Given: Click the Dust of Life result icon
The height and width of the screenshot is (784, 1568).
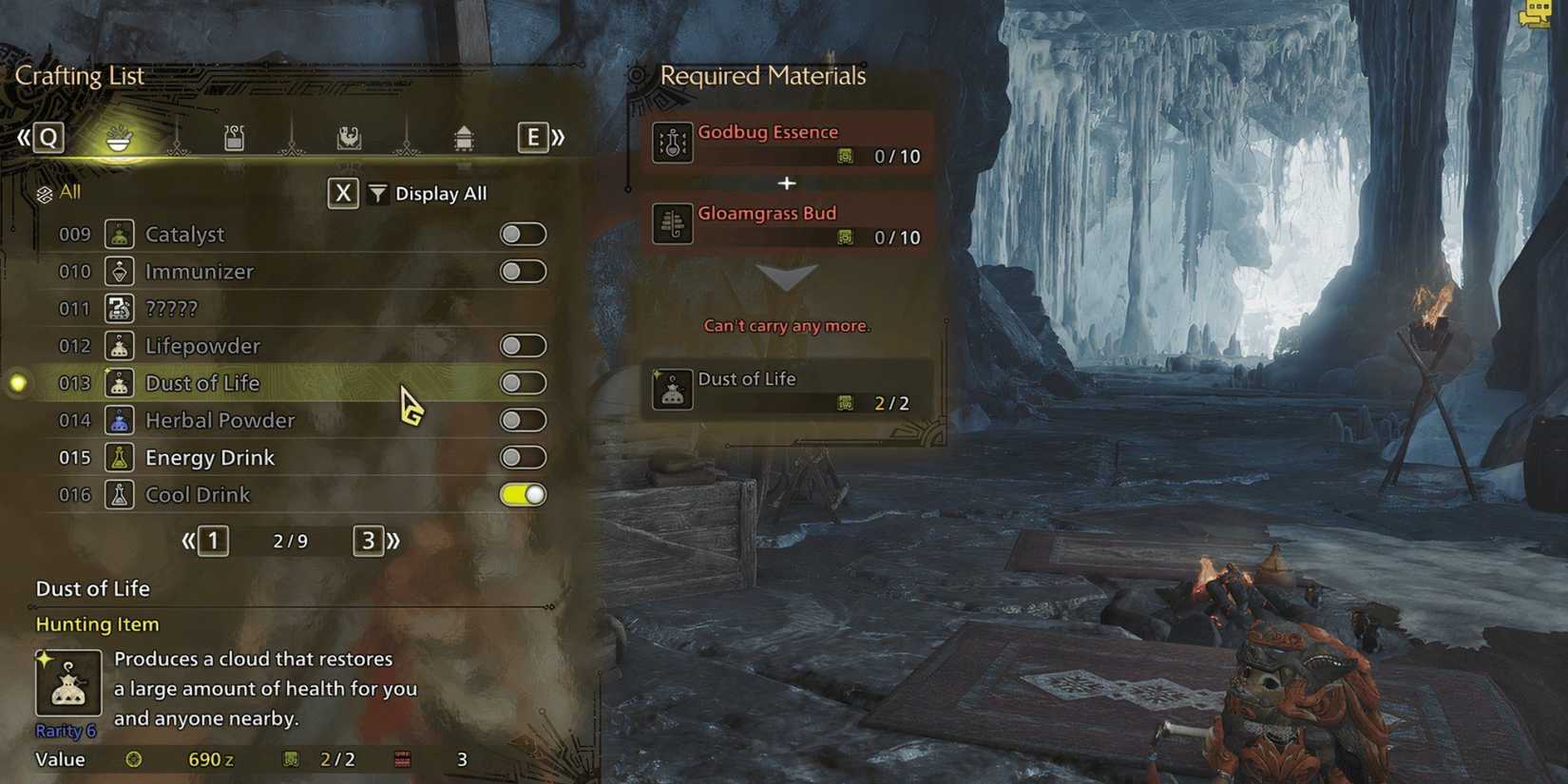Looking at the screenshot, I should coord(673,390).
